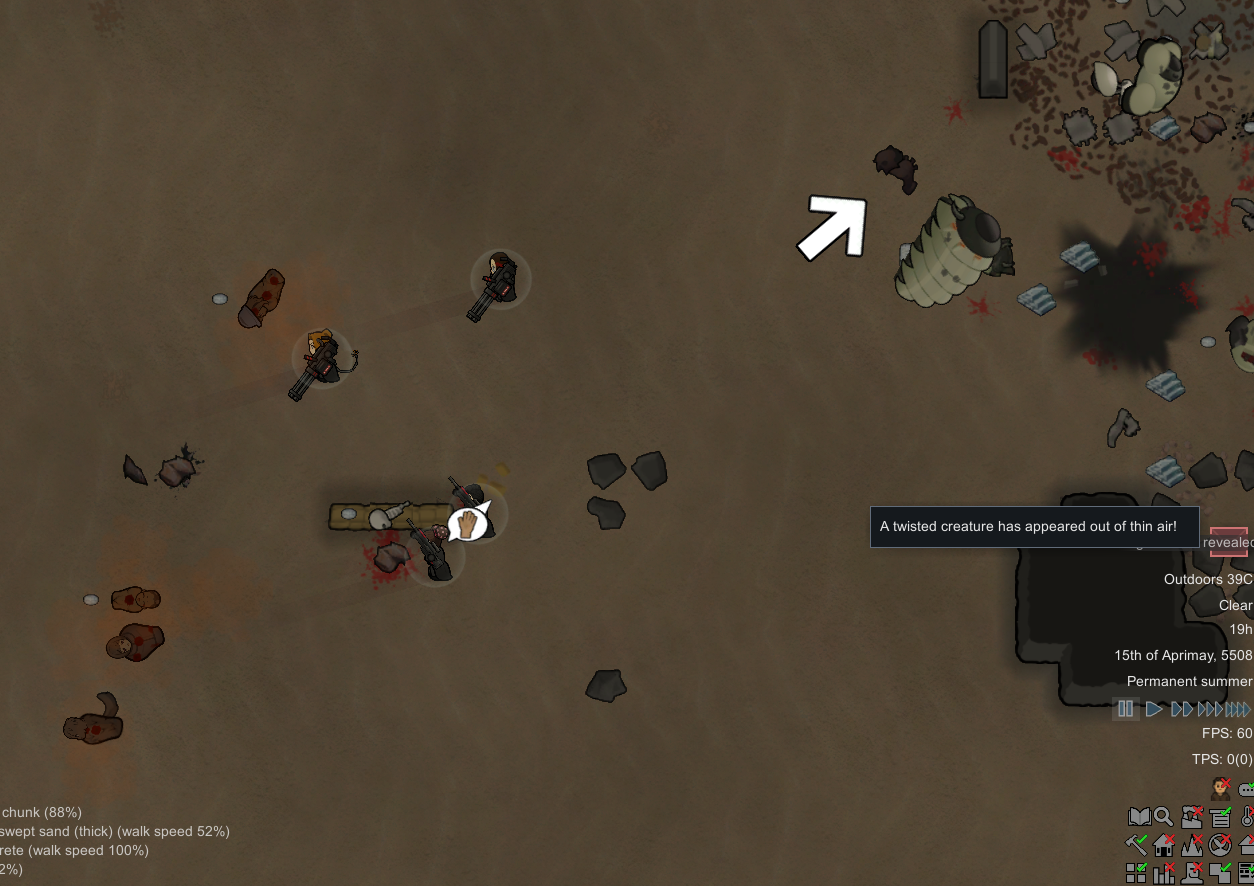
Task: Toggle the overlapping blocks icon with checkmark
Action: [x=1220, y=874]
